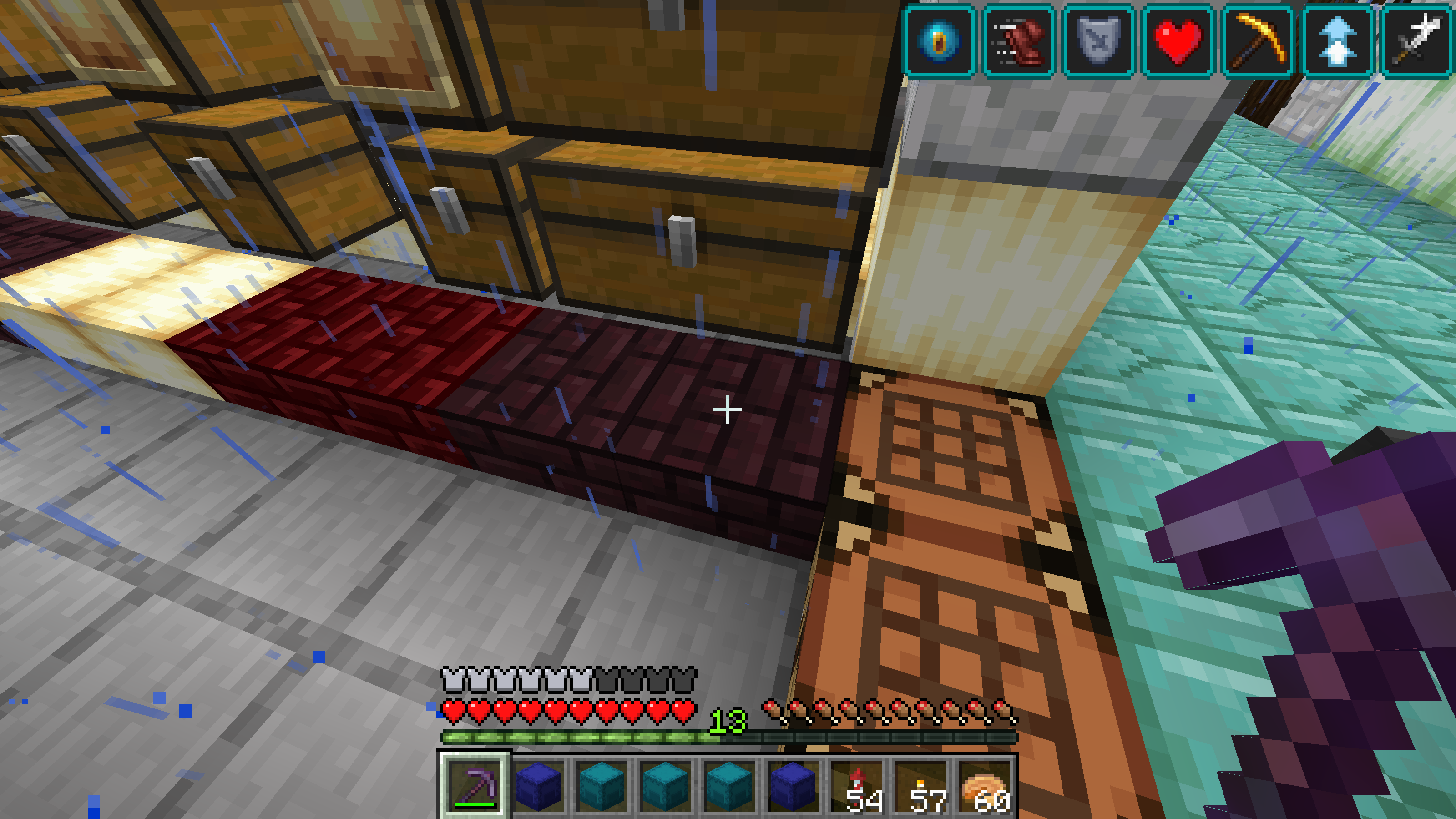Click the Haste golden pickaxe effect icon
The width and height of the screenshot is (1456, 819).
point(1258,41)
